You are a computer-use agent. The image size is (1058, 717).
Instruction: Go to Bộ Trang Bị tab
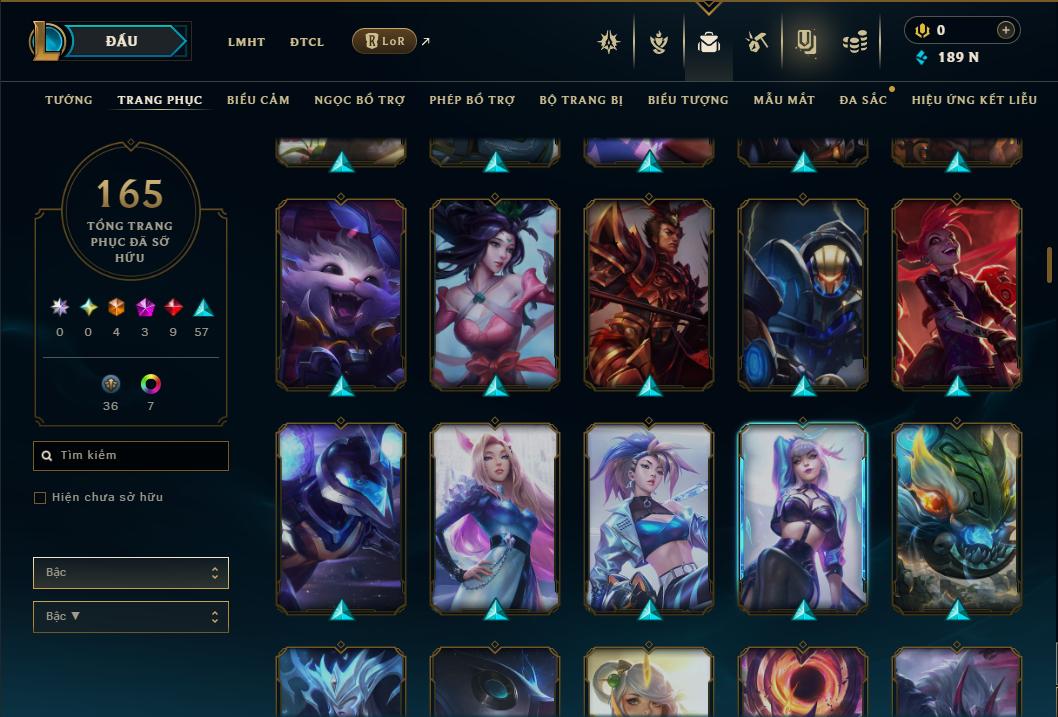tap(581, 100)
